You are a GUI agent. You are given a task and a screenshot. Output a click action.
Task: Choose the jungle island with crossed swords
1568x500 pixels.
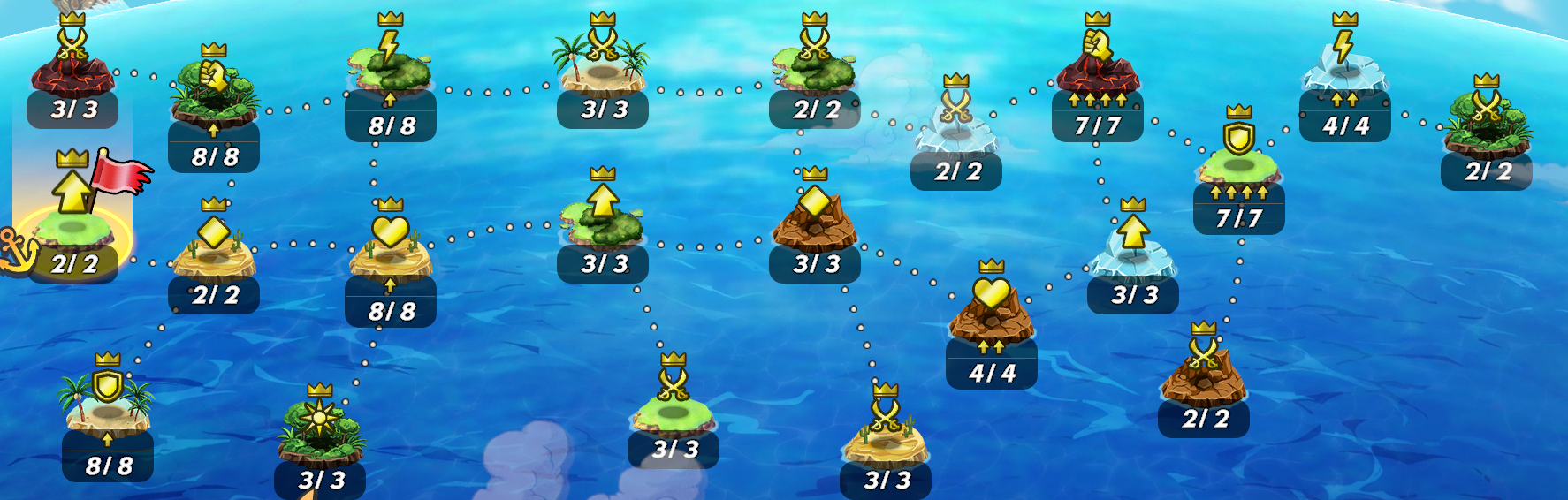pos(1486,128)
